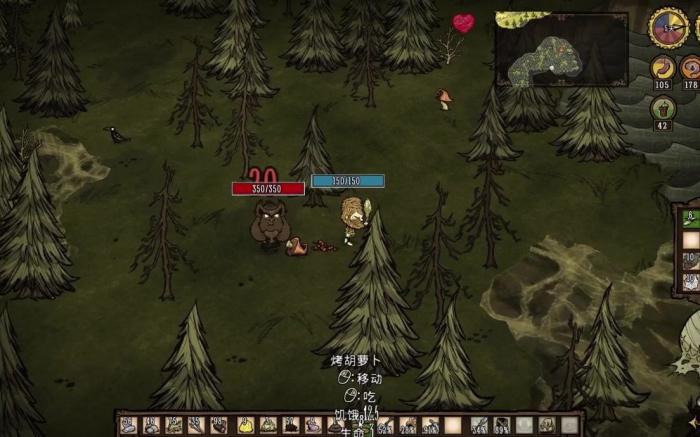Viewport: 700px width, 437px height.
Task: Select the hunger stomach meter icon
Action: (662, 68)
